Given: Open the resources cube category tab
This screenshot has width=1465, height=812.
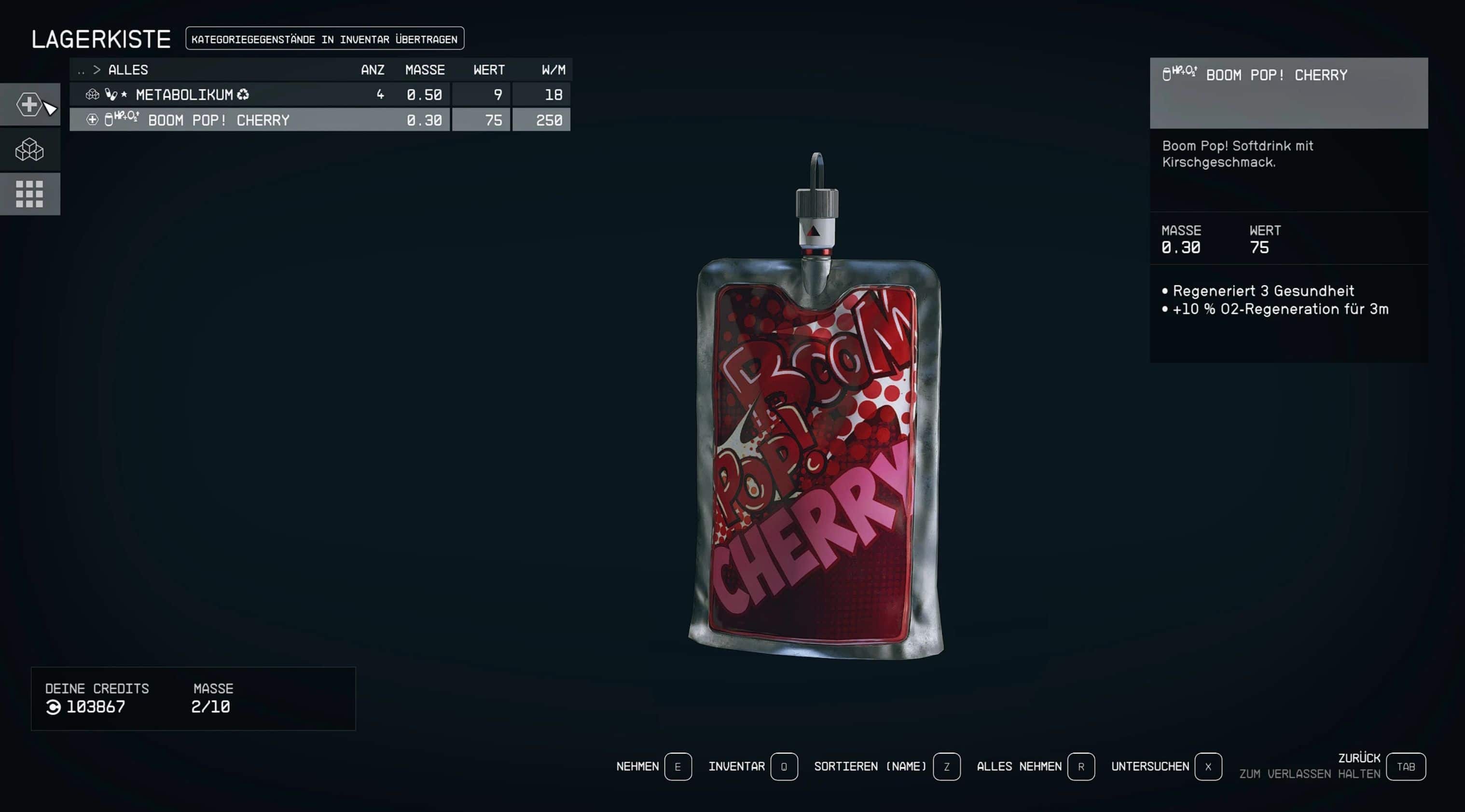Looking at the screenshot, I should pos(29,150).
